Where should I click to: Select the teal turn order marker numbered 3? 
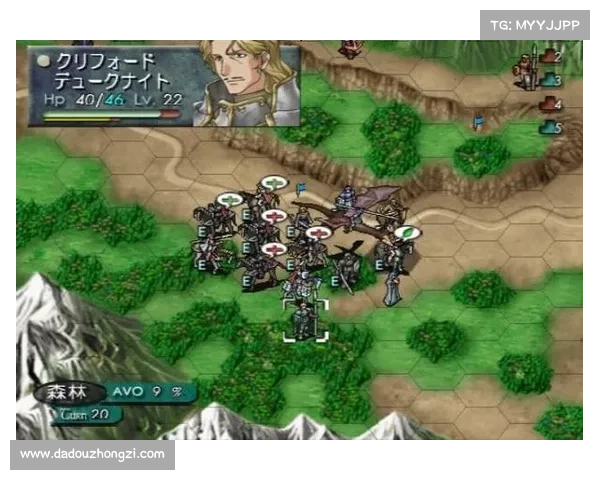(x=550, y=80)
